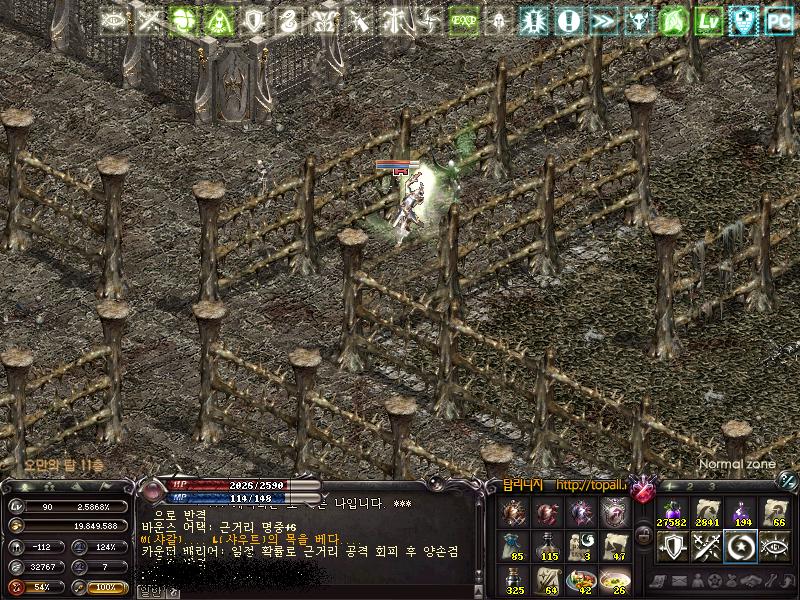Click the EXP buff icon
Screen dimensions: 800x600
pos(463,19)
